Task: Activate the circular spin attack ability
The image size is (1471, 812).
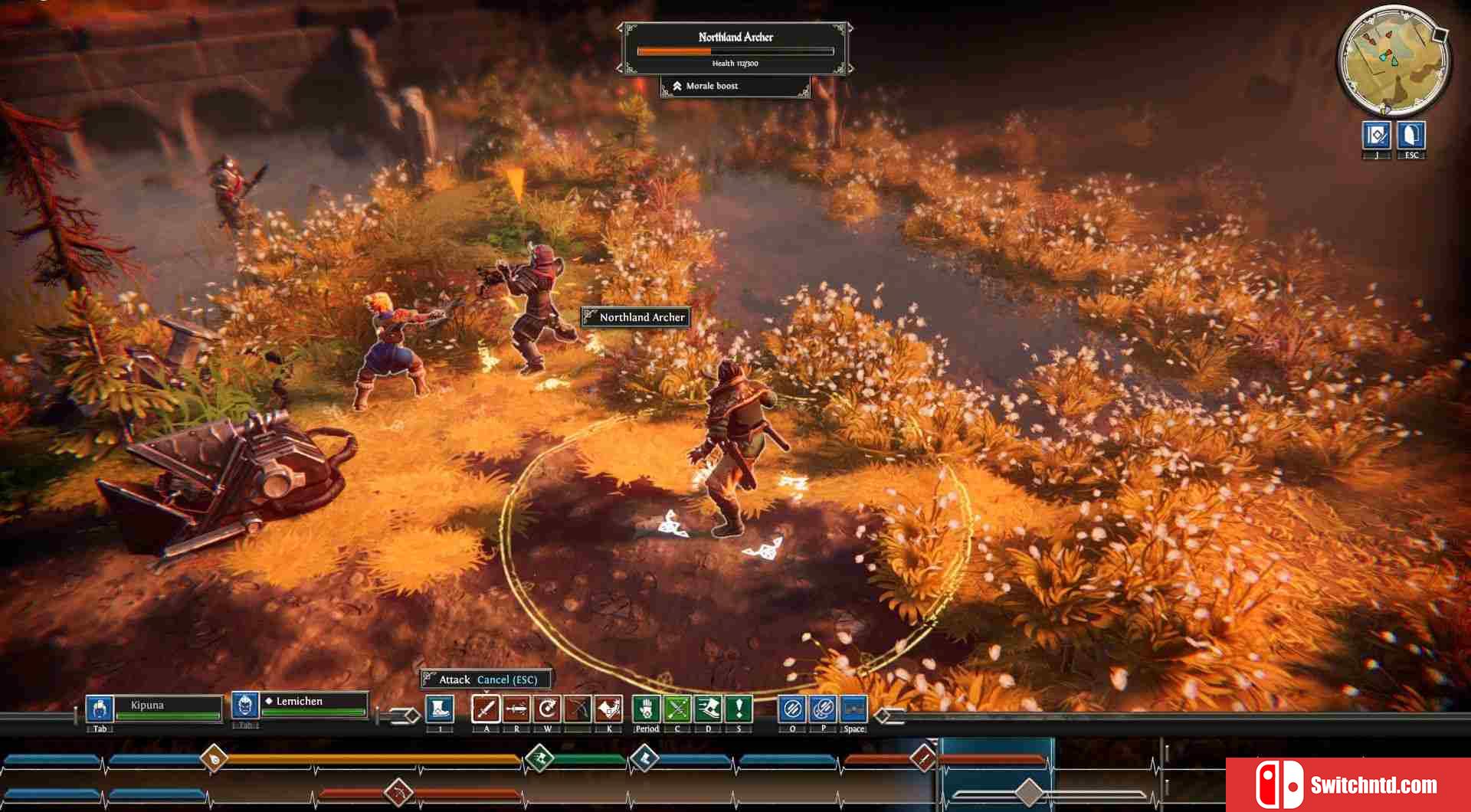Action: click(x=547, y=709)
